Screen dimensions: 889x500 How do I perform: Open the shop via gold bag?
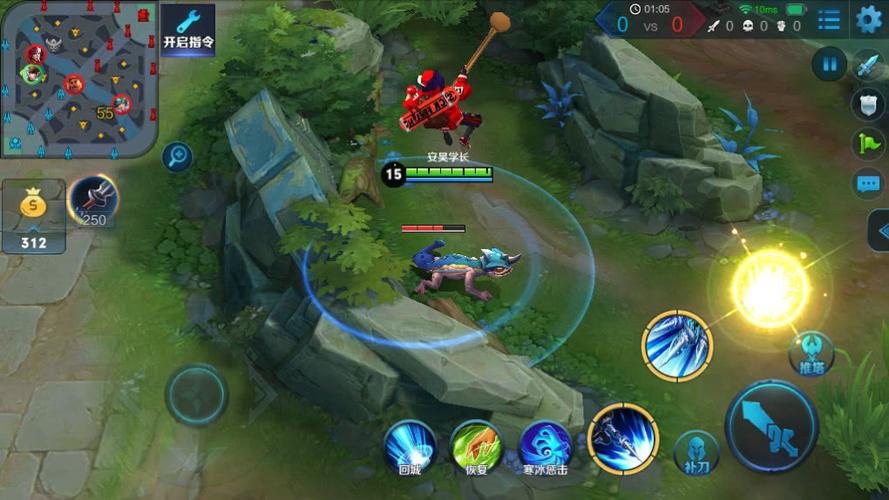click(34, 213)
